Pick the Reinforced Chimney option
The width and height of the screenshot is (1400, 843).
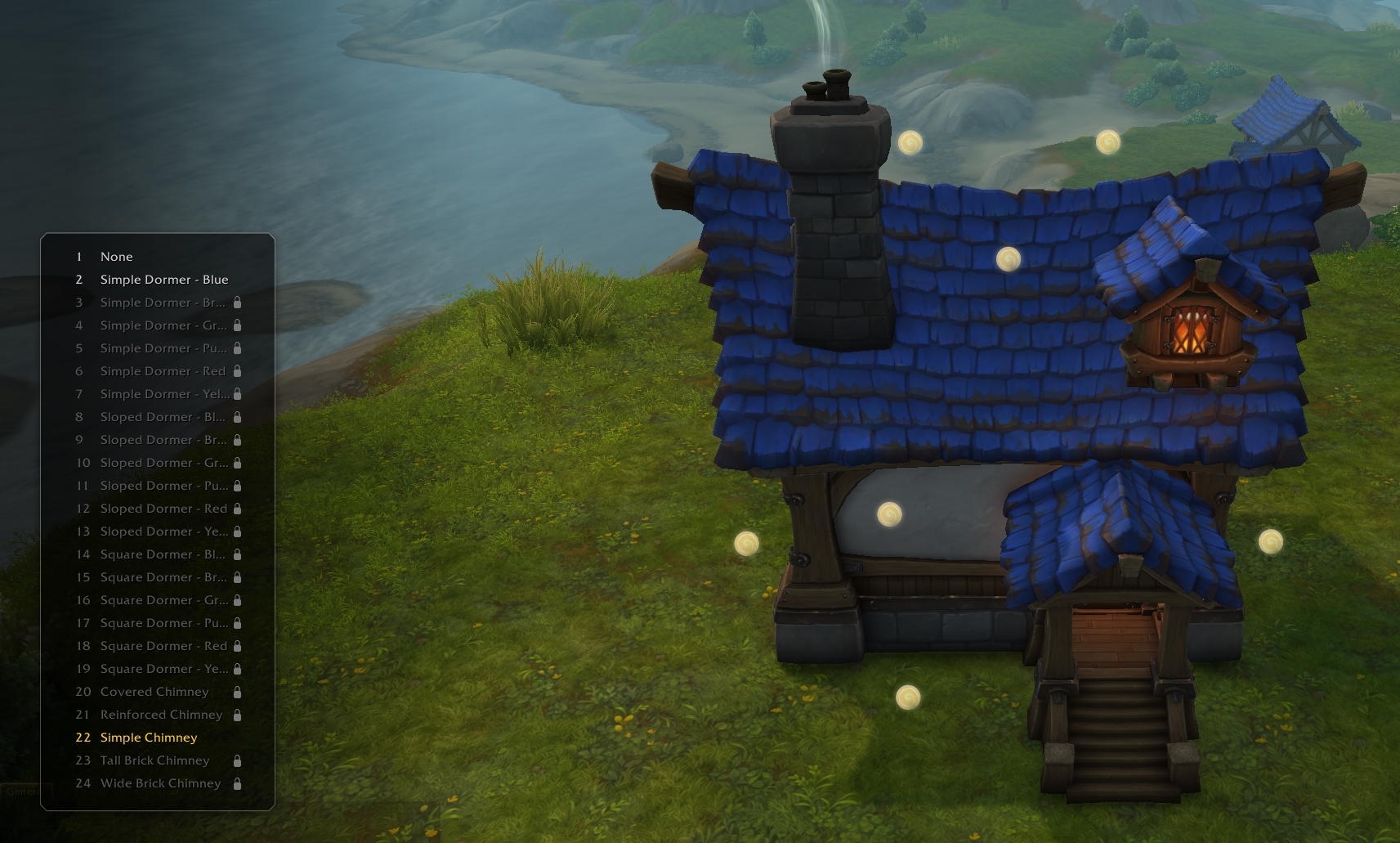161,715
